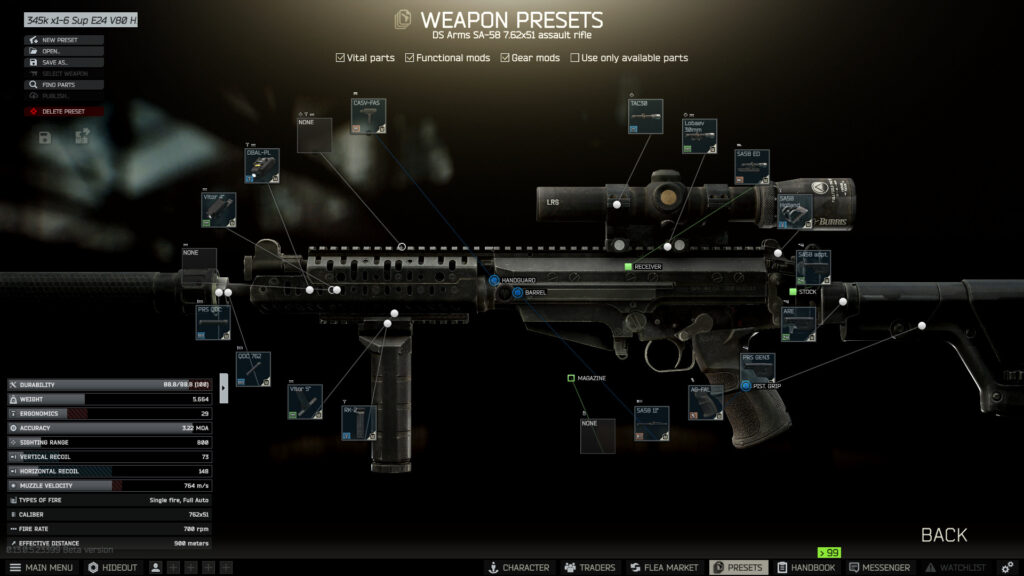Return to the Main Menu
Viewport: 1024px width, 576px height.
pos(41,567)
